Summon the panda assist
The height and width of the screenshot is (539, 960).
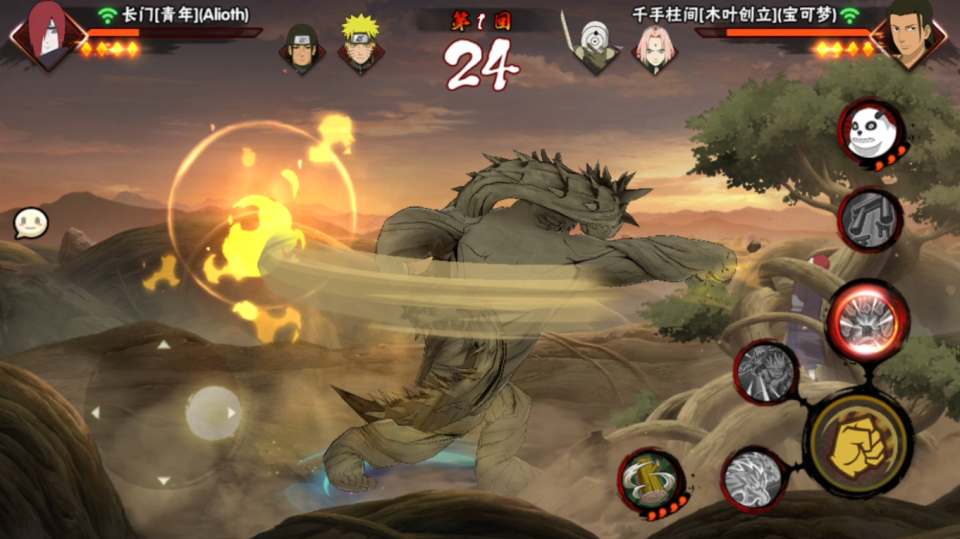[x=870, y=131]
